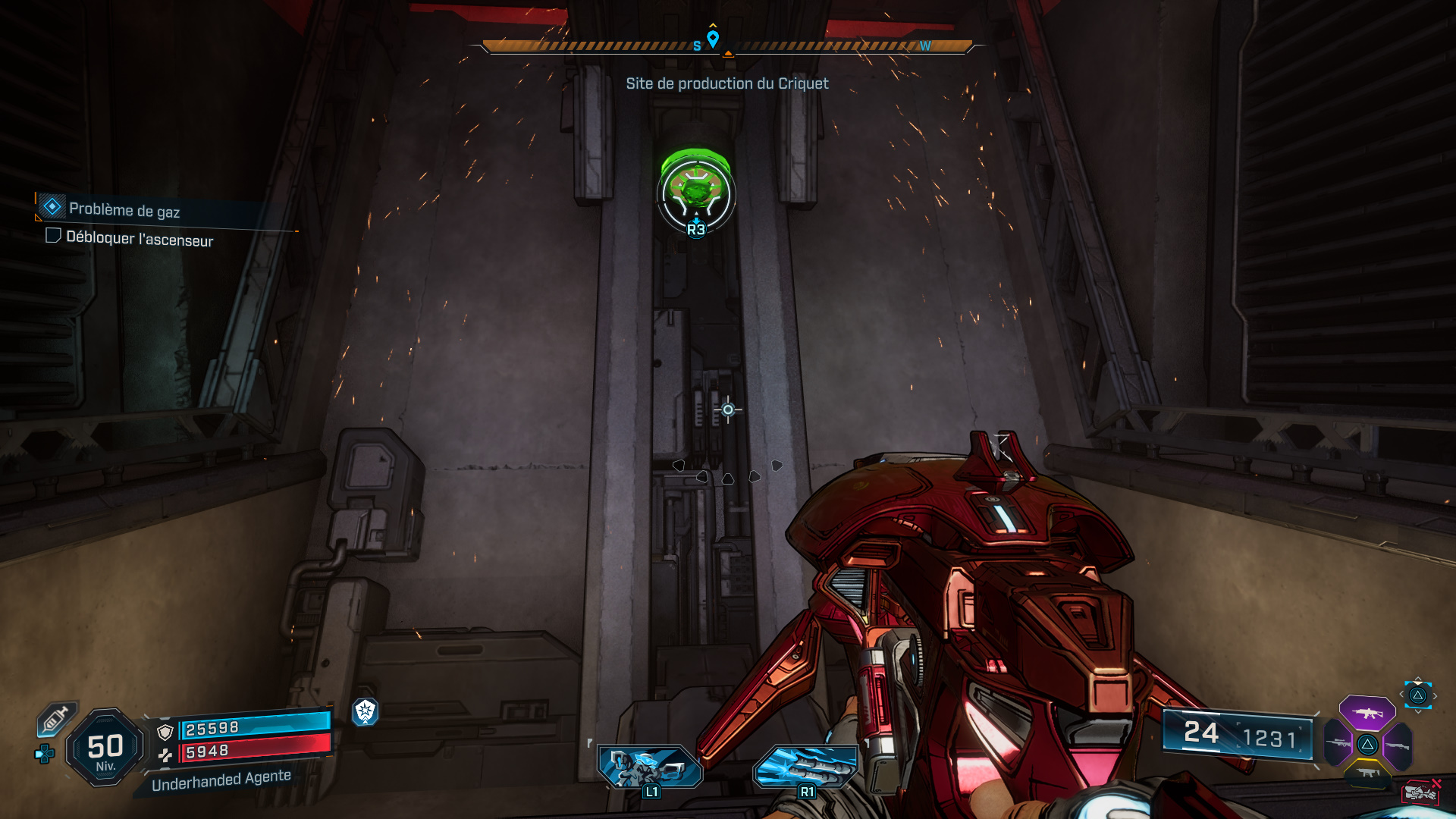Click the shield icon next to 25598
1456x819 pixels.
165,731
